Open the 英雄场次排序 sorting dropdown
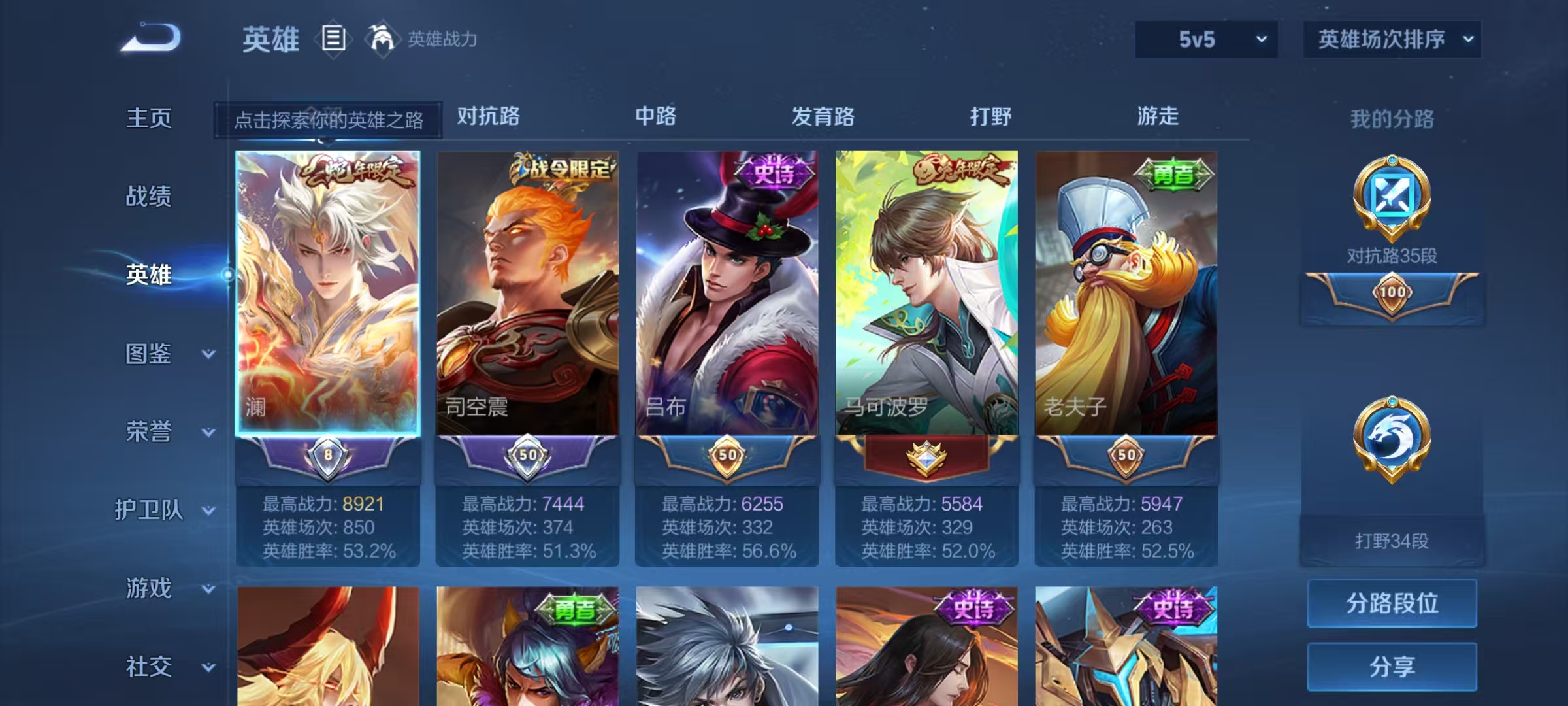 click(1392, 39)
